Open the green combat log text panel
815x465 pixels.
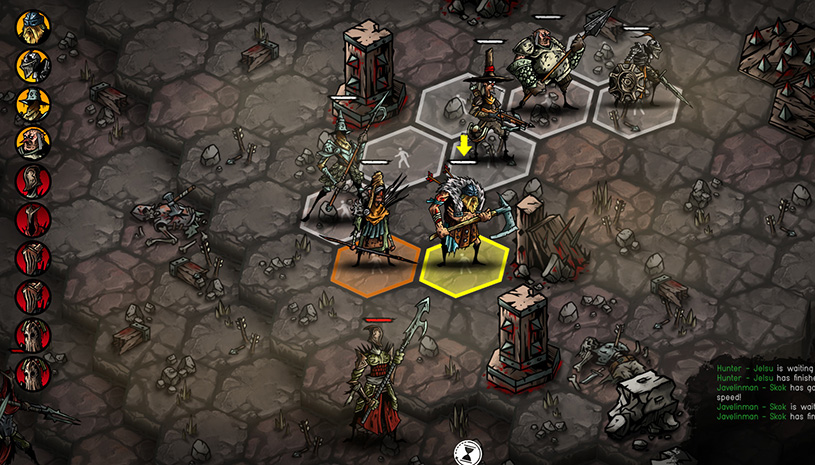(x=764, y=399)
